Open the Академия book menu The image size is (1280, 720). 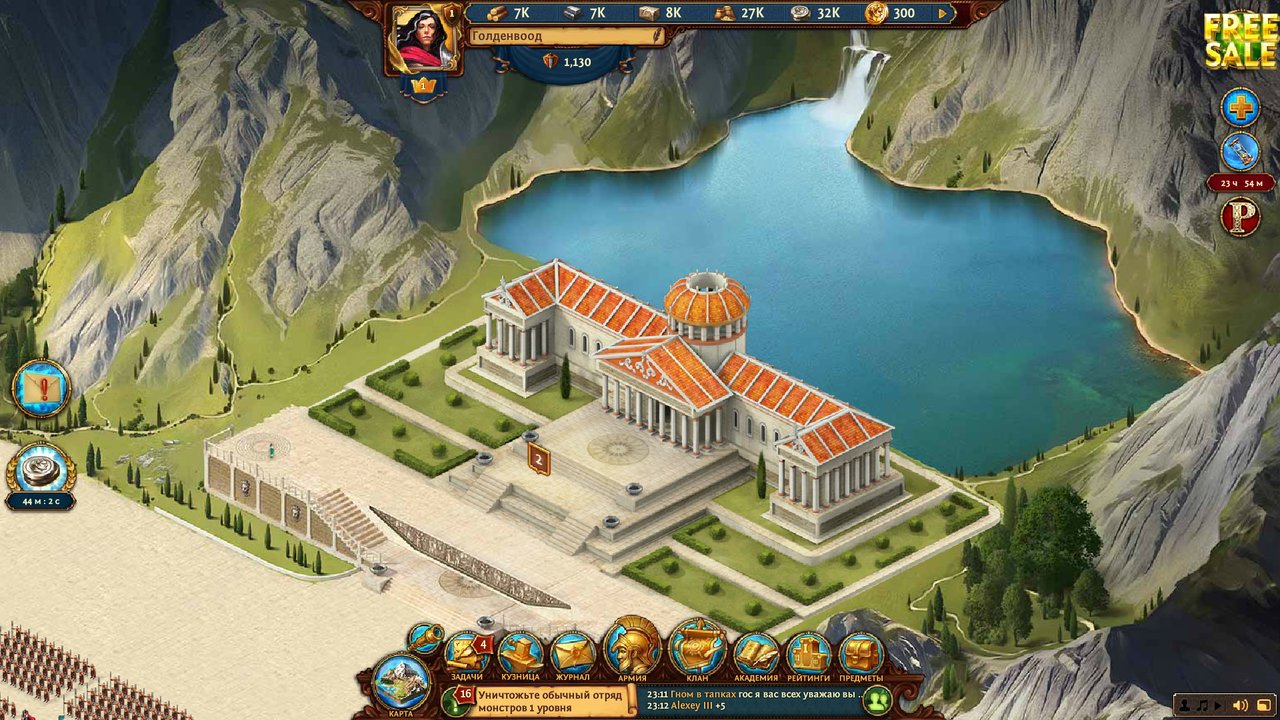756,653
